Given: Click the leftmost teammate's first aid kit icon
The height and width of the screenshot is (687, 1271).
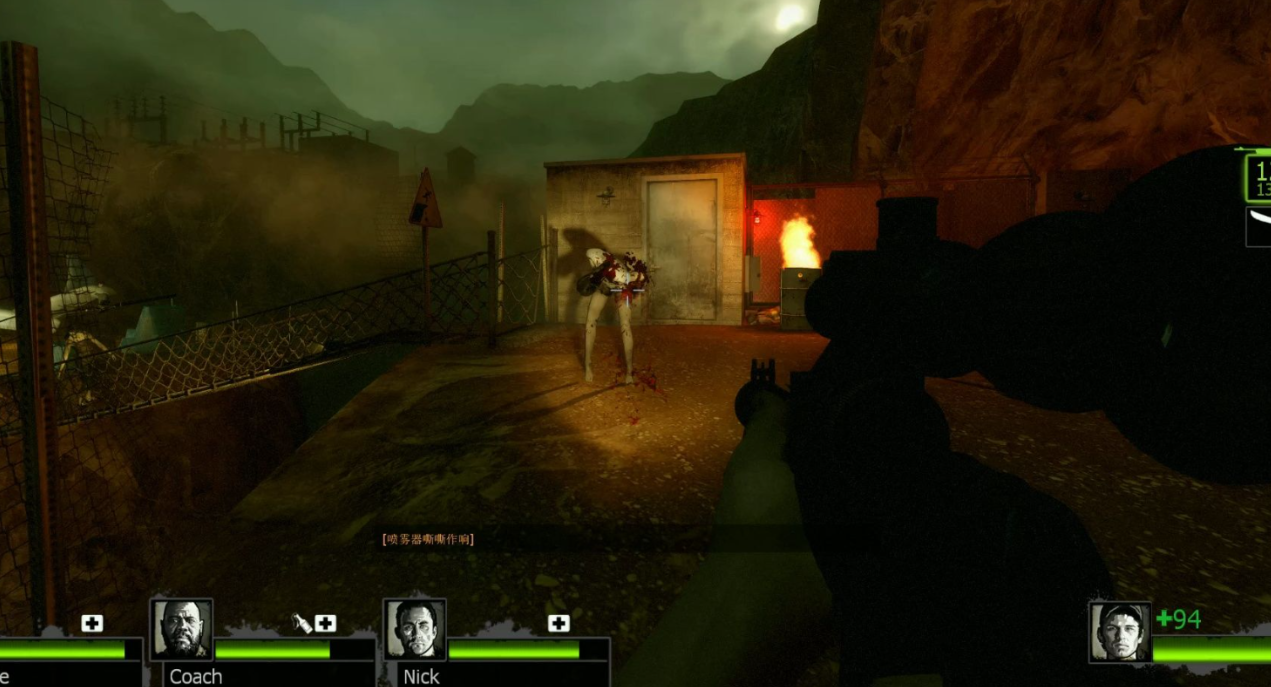Looking at the screenshot, I should (x=92, y=624).
